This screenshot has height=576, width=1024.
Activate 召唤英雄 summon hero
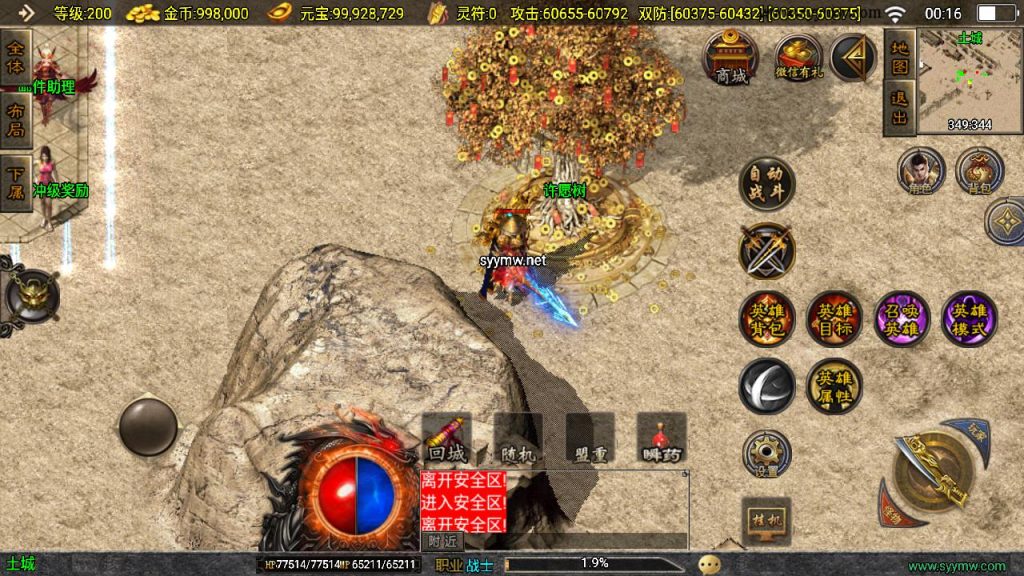tap(902, 319)
